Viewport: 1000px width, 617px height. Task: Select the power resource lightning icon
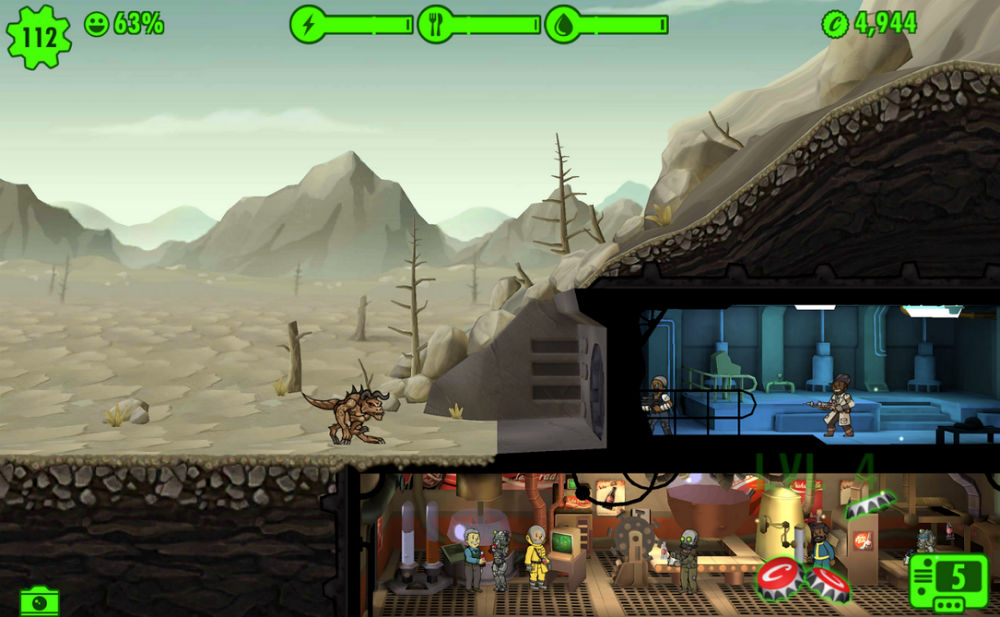[x=309, y=24]
